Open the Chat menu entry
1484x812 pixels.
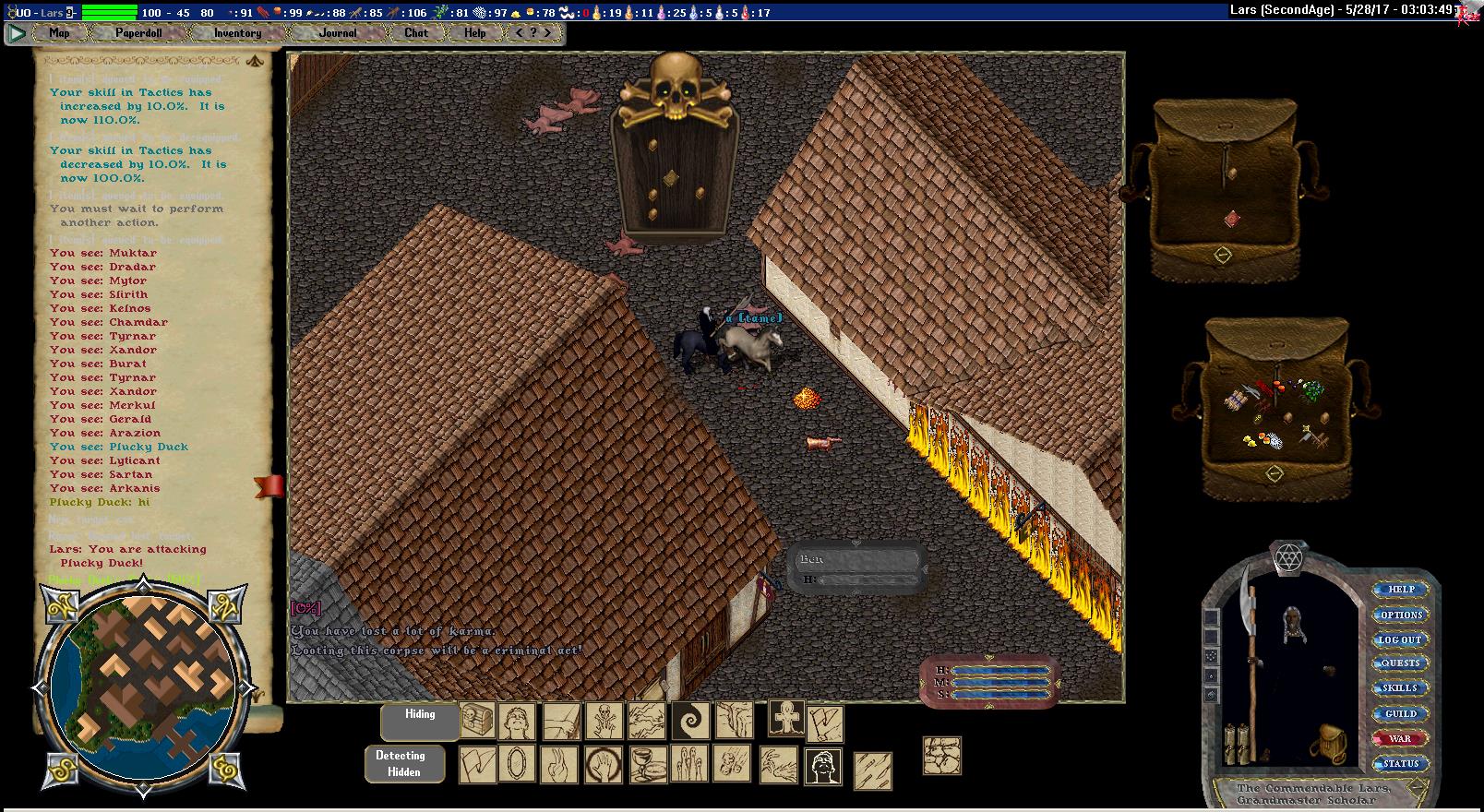point(416,33)
